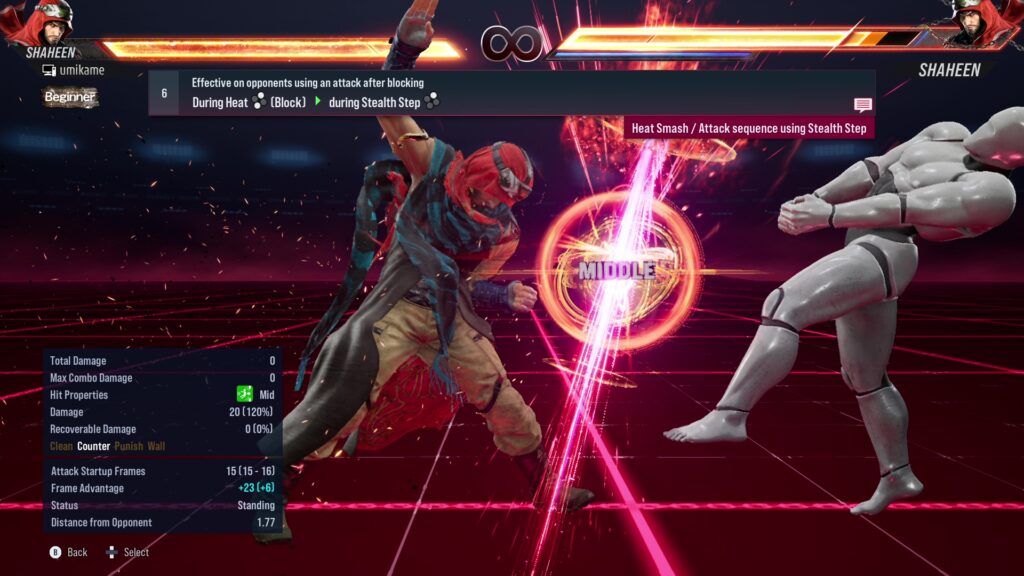Open the pink speech bubble comment icon

click(x=862, y=105)
